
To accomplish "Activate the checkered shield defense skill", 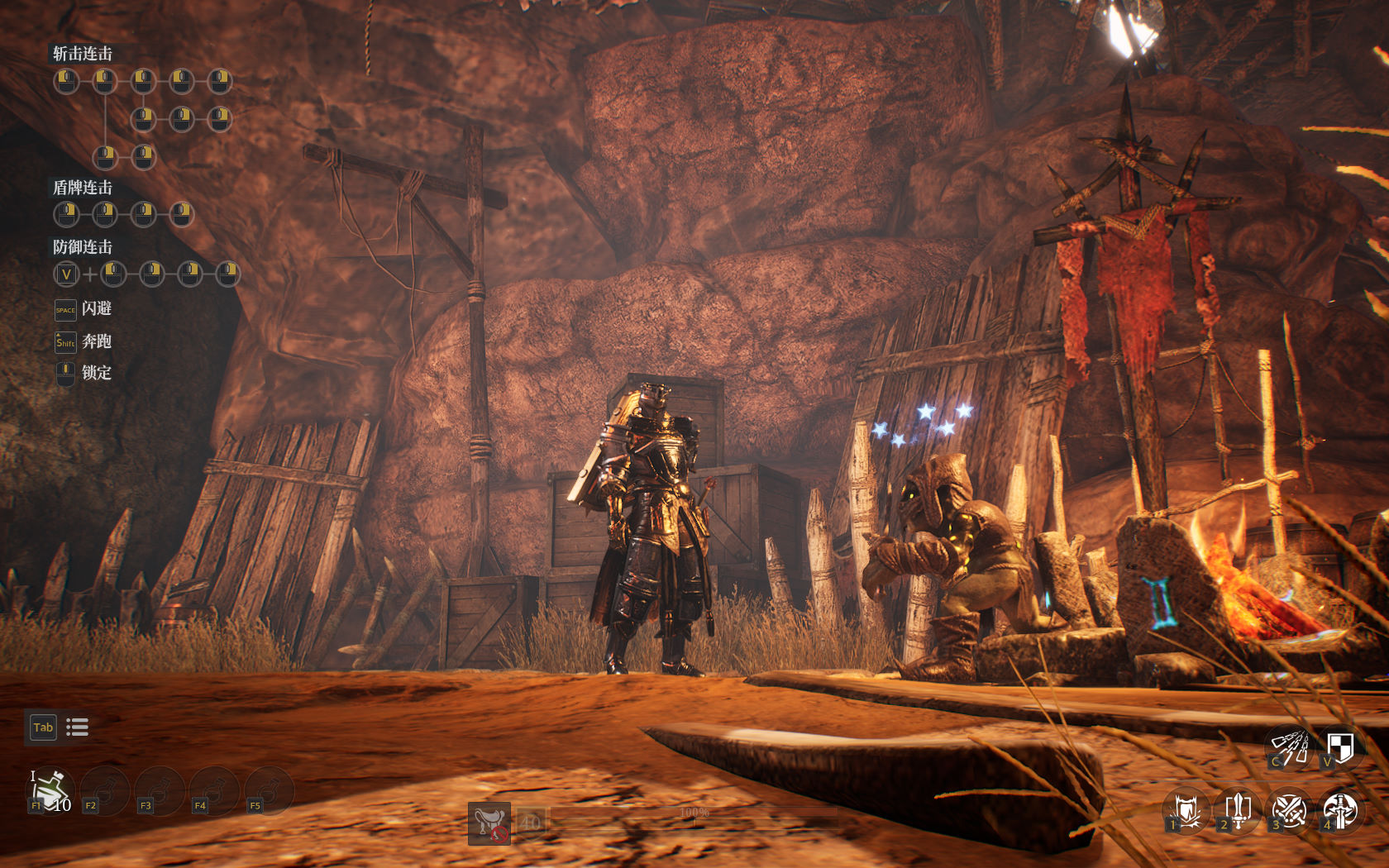I will (x=1339, y=747).
